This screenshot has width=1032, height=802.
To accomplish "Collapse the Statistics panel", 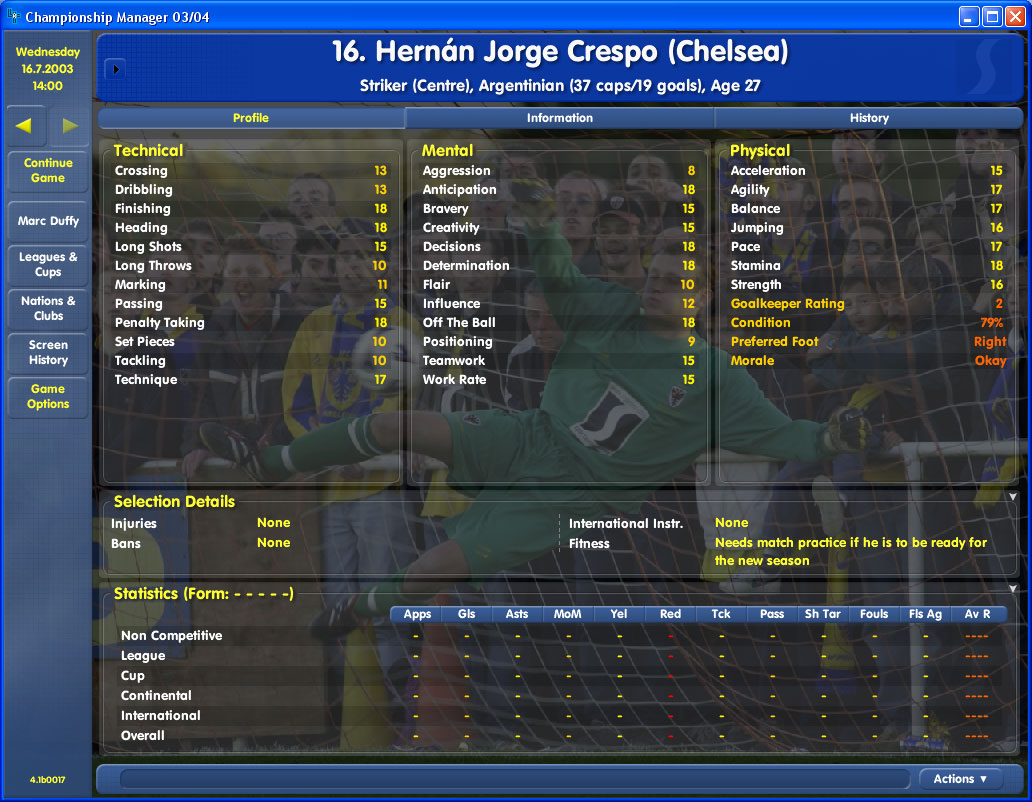I will tap(1012, 589).
